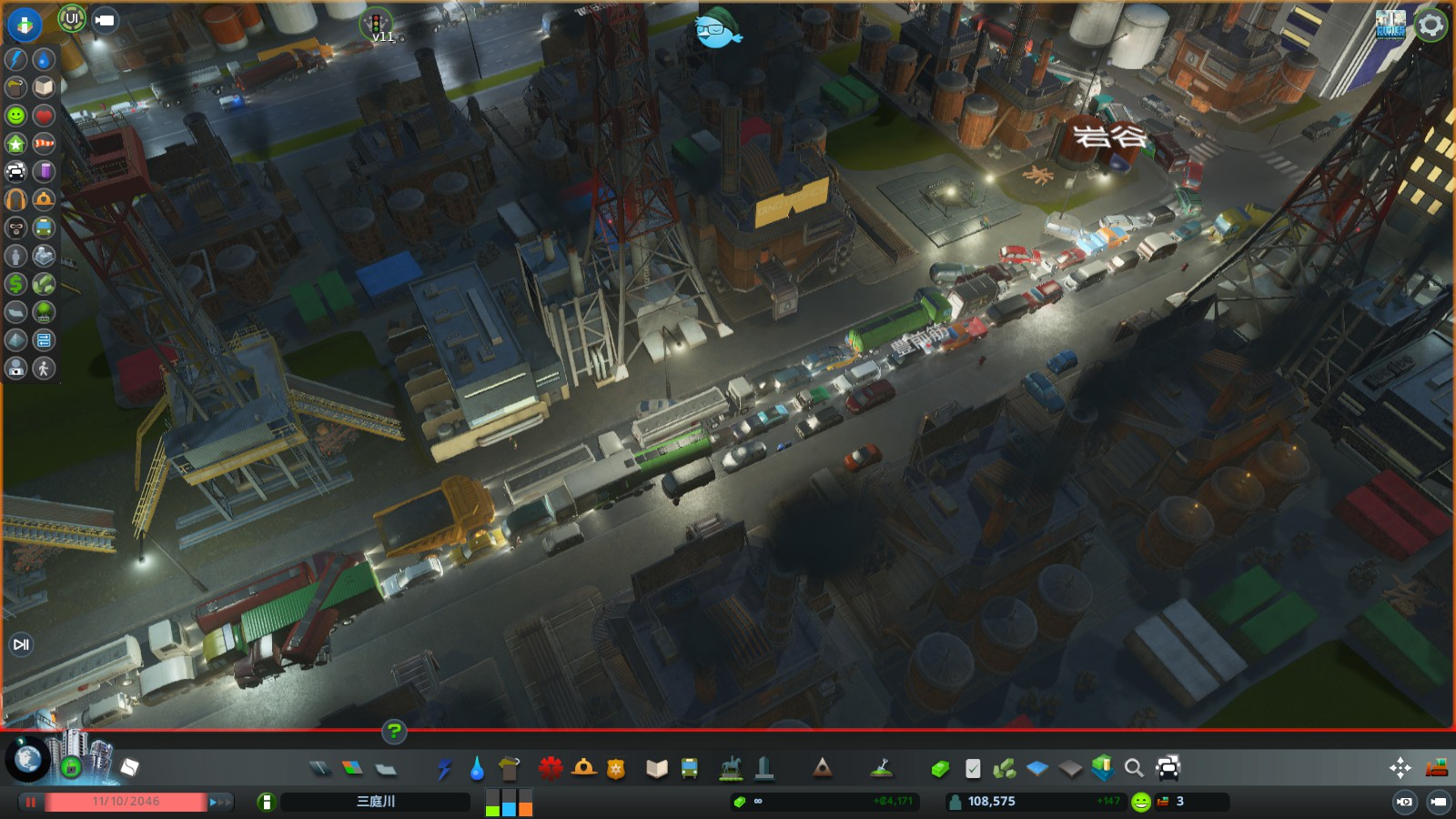Open the fire department menu
This screenshot has width=1456, height=819.
click(x=583, y=769)
